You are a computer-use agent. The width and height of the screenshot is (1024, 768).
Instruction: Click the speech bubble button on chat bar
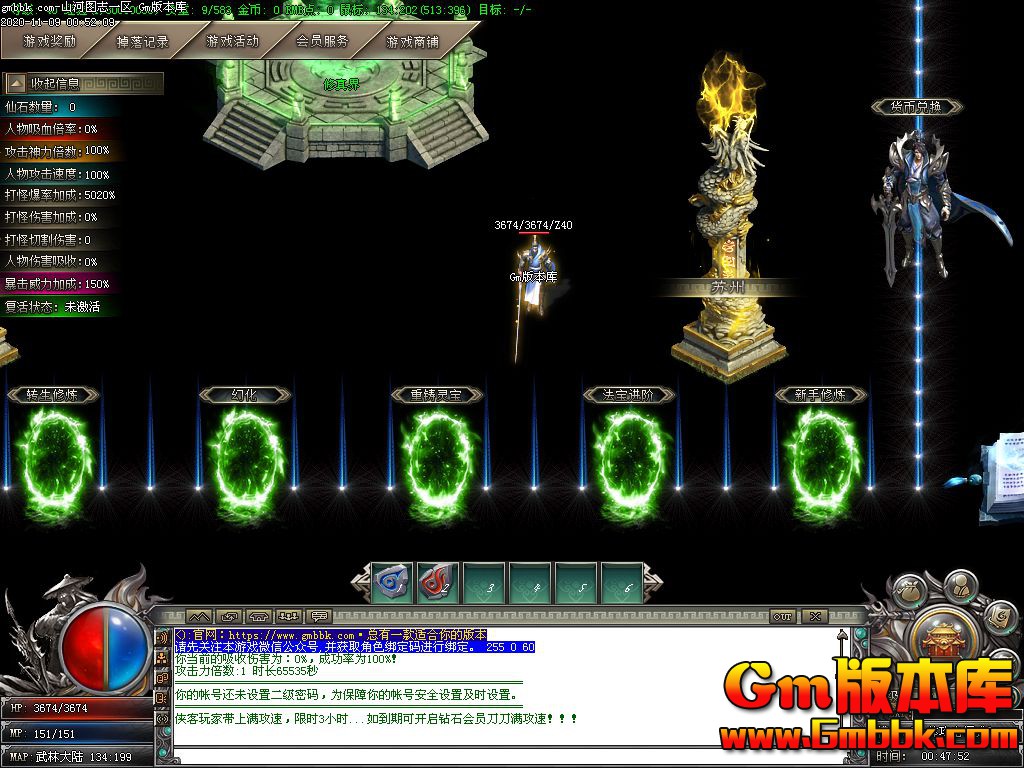(x=320, y=617)
